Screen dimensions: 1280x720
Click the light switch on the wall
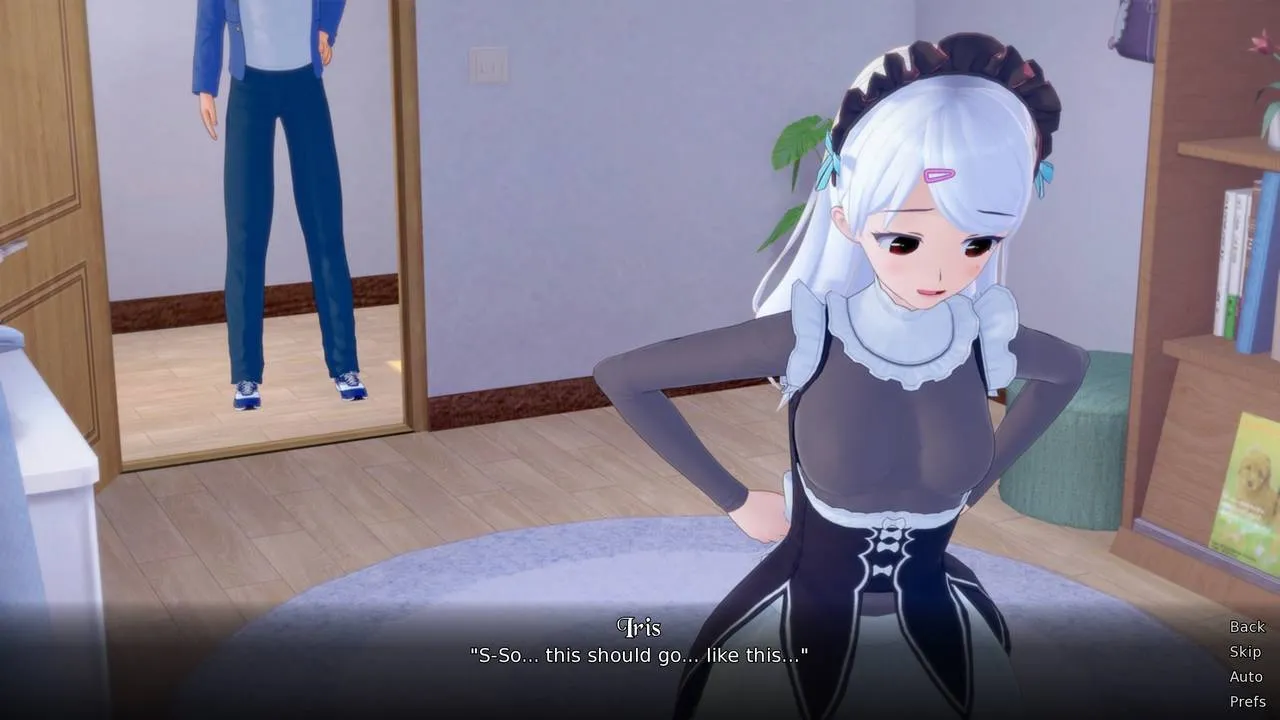[487, 65]
